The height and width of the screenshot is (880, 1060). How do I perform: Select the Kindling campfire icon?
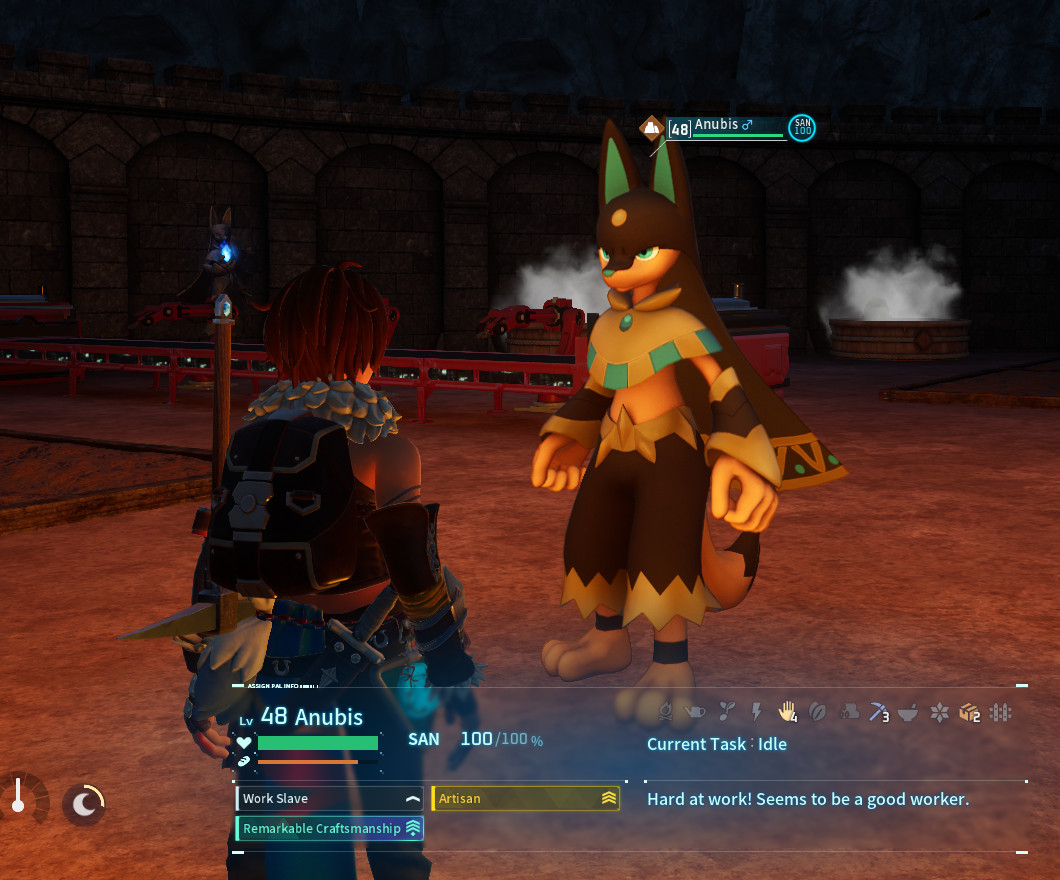666,711
